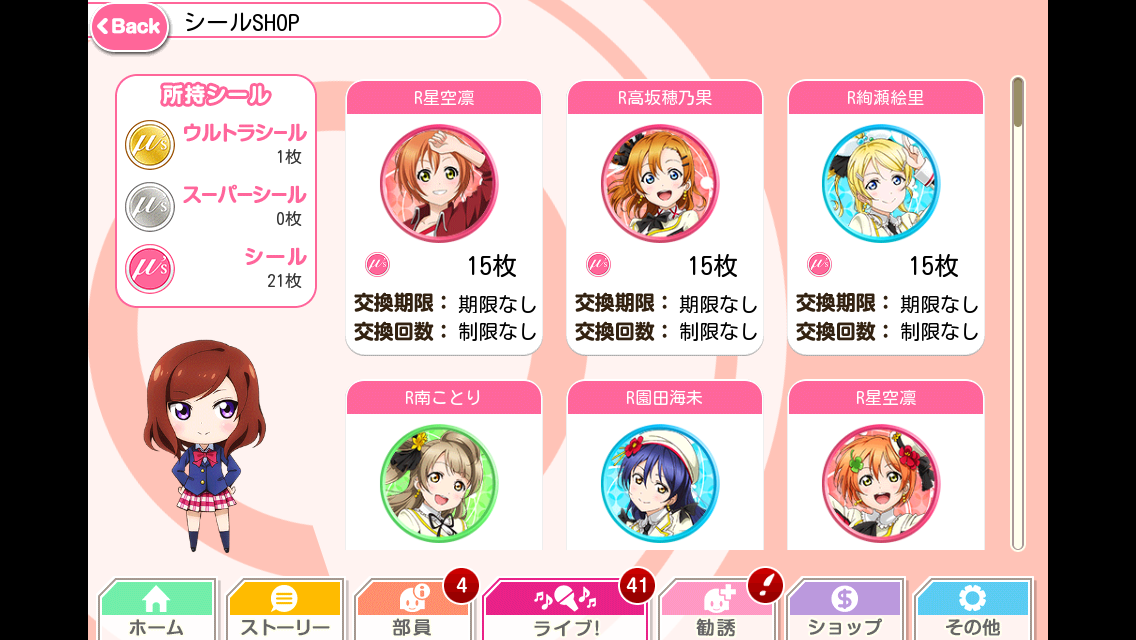Open the 勧誘 scouting tab
Image resolution: width=1136 pixels, height=640 pixels.
(716, 610)
